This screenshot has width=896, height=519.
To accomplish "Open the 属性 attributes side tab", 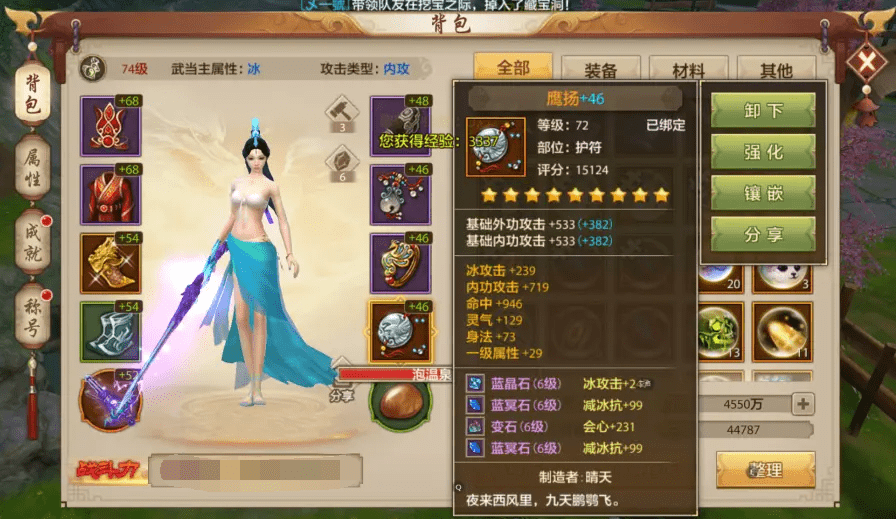I will click(32, 166).
